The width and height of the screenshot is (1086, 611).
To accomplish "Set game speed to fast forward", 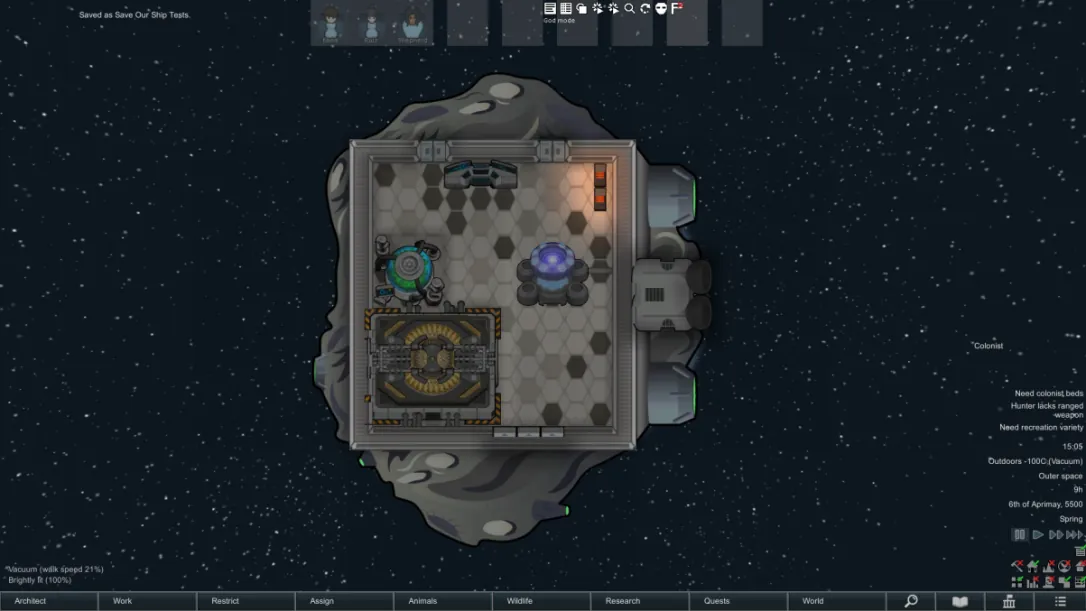I will point(1055,535).
